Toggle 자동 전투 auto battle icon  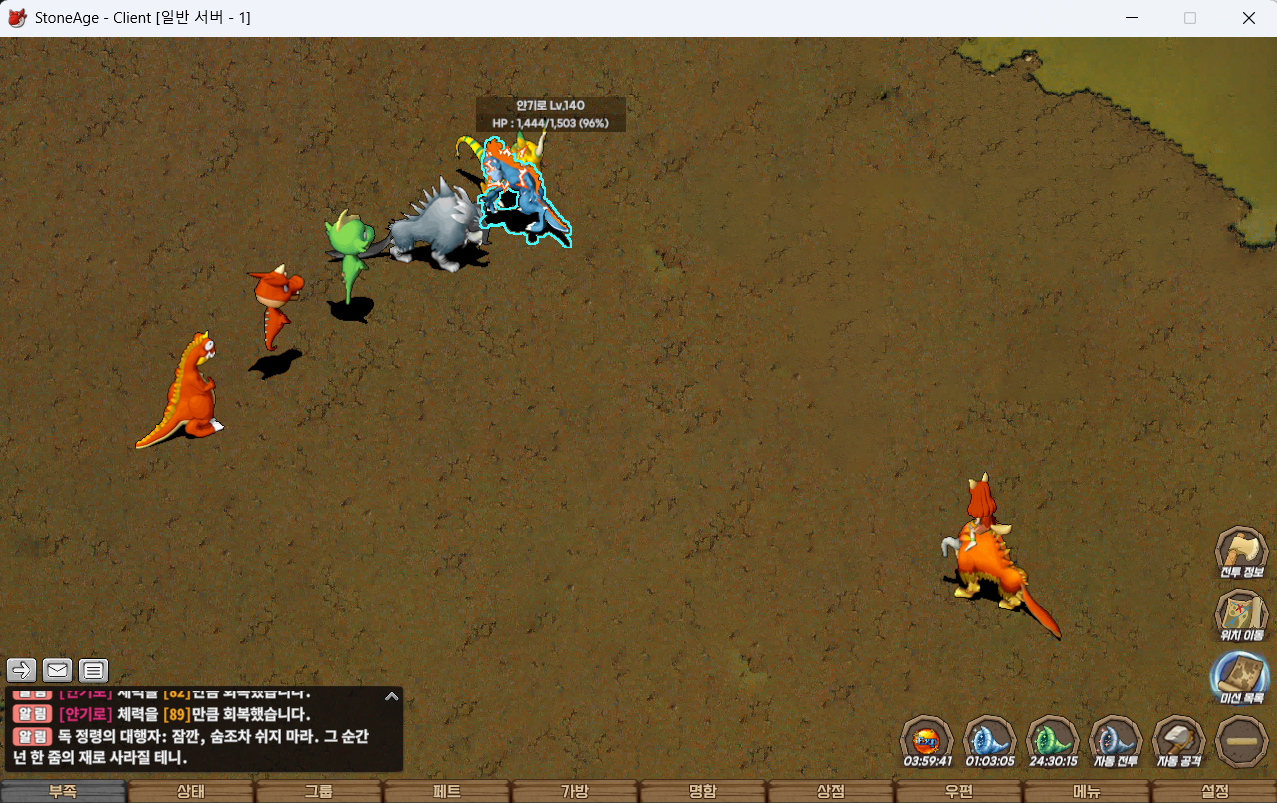1115,739
